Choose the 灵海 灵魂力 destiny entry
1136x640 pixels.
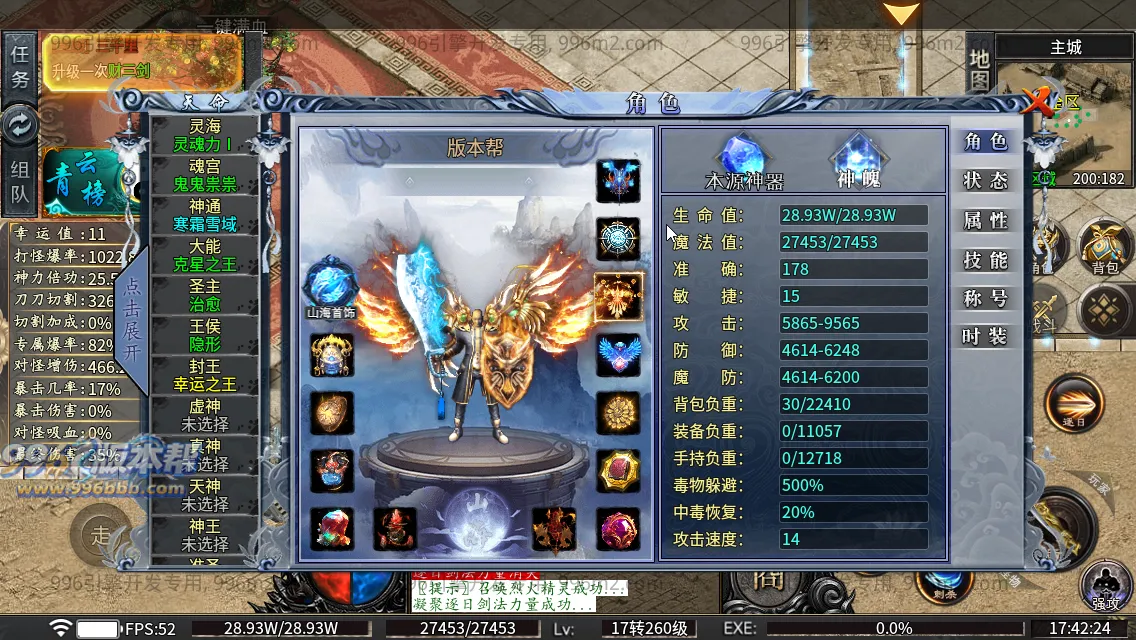[204, 136]
